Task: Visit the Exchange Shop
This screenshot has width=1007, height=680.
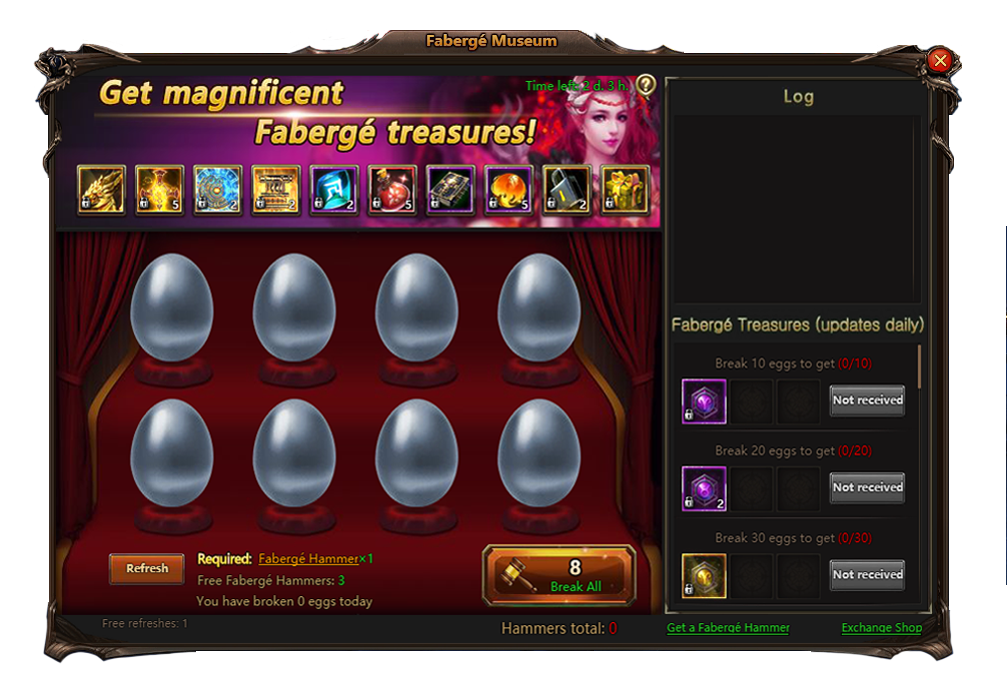Action: pyautogui.click(x=881, y=628)
